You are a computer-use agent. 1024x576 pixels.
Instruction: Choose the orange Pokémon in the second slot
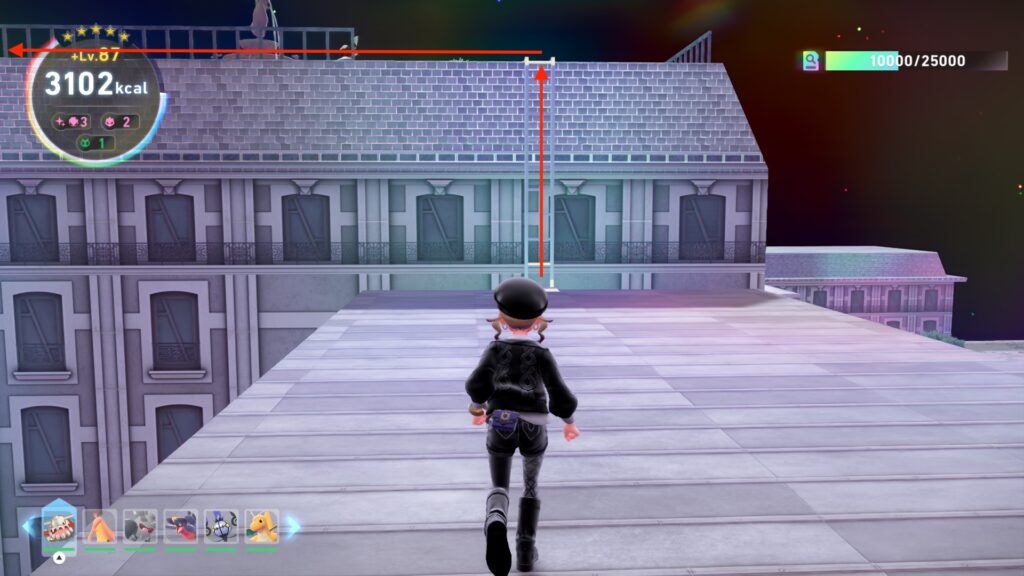[100, 527]
